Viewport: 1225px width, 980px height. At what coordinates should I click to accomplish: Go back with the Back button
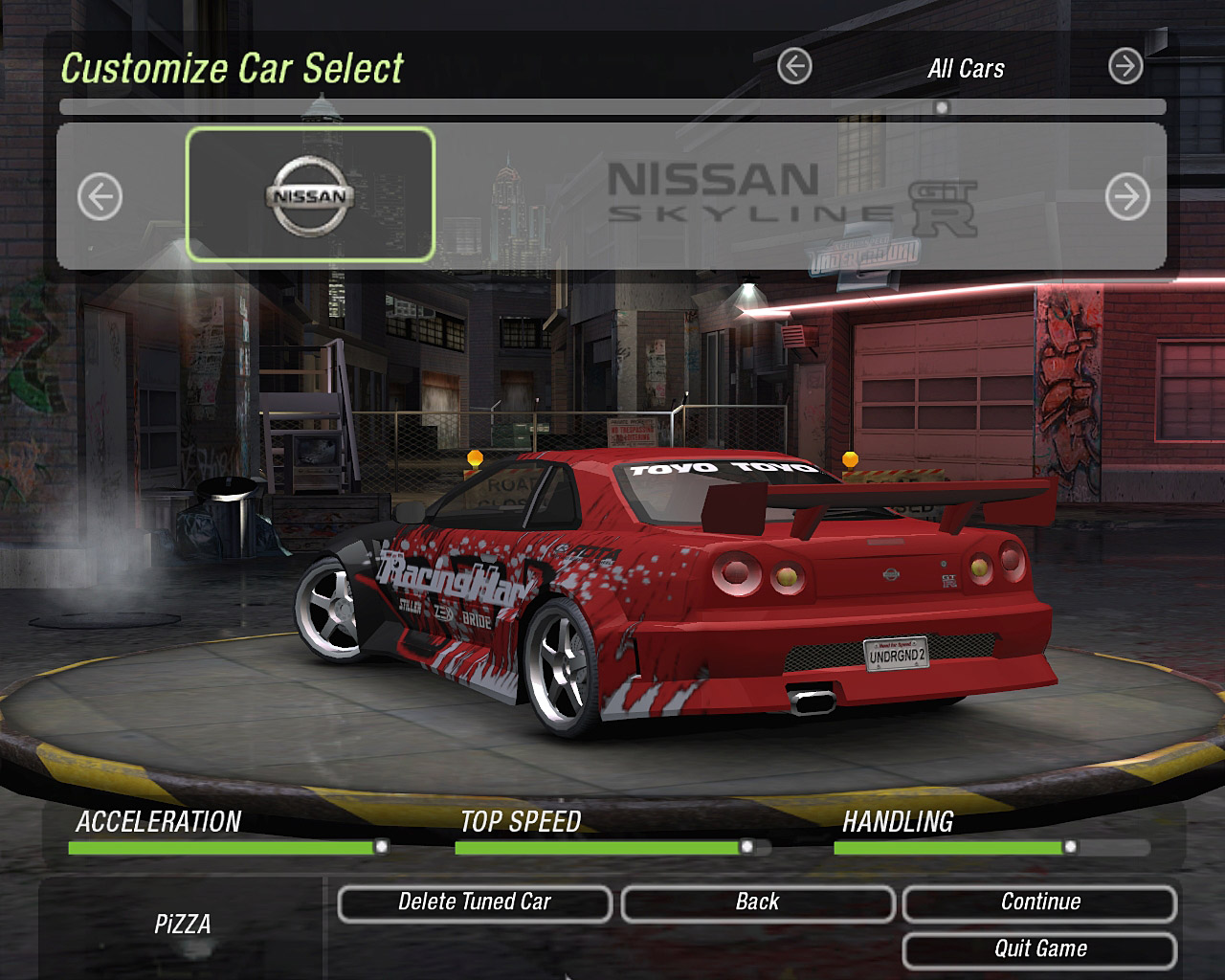pos(757,902)
